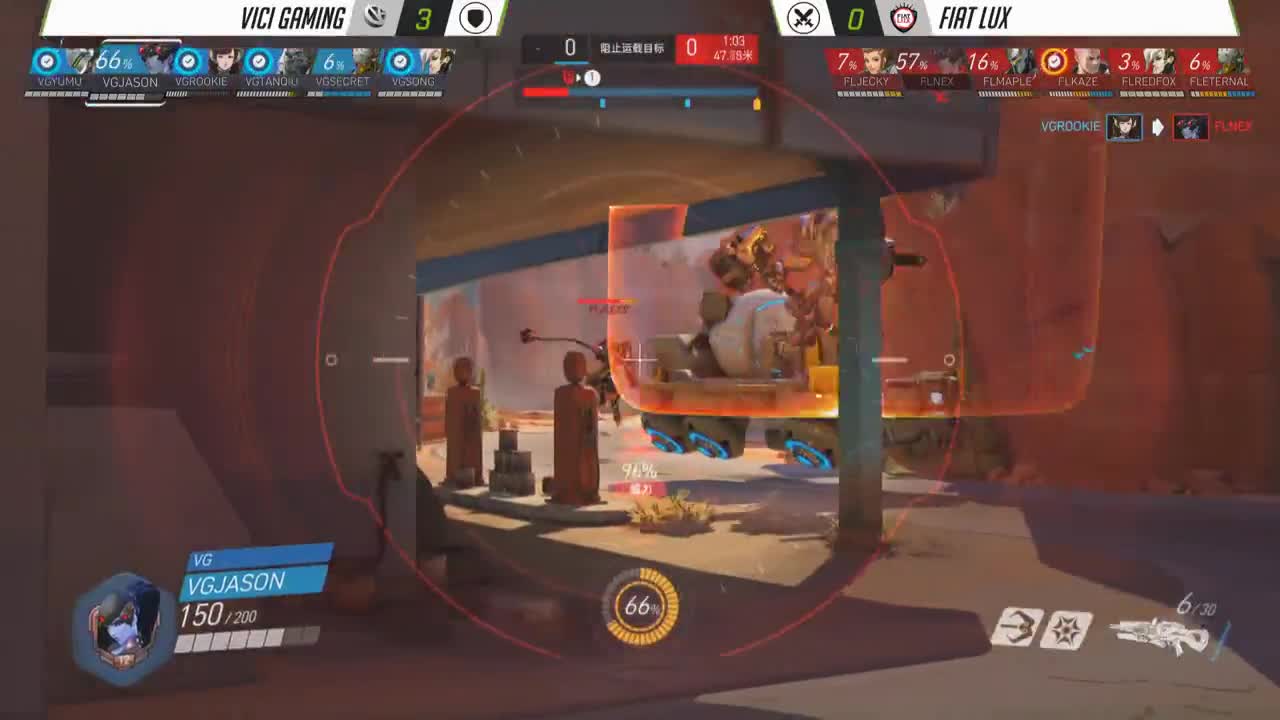The width and height of the screenshot is (1280, 720).
Task: Select VGROOKIE in the VICI Gaming roster
Action: 200,70
